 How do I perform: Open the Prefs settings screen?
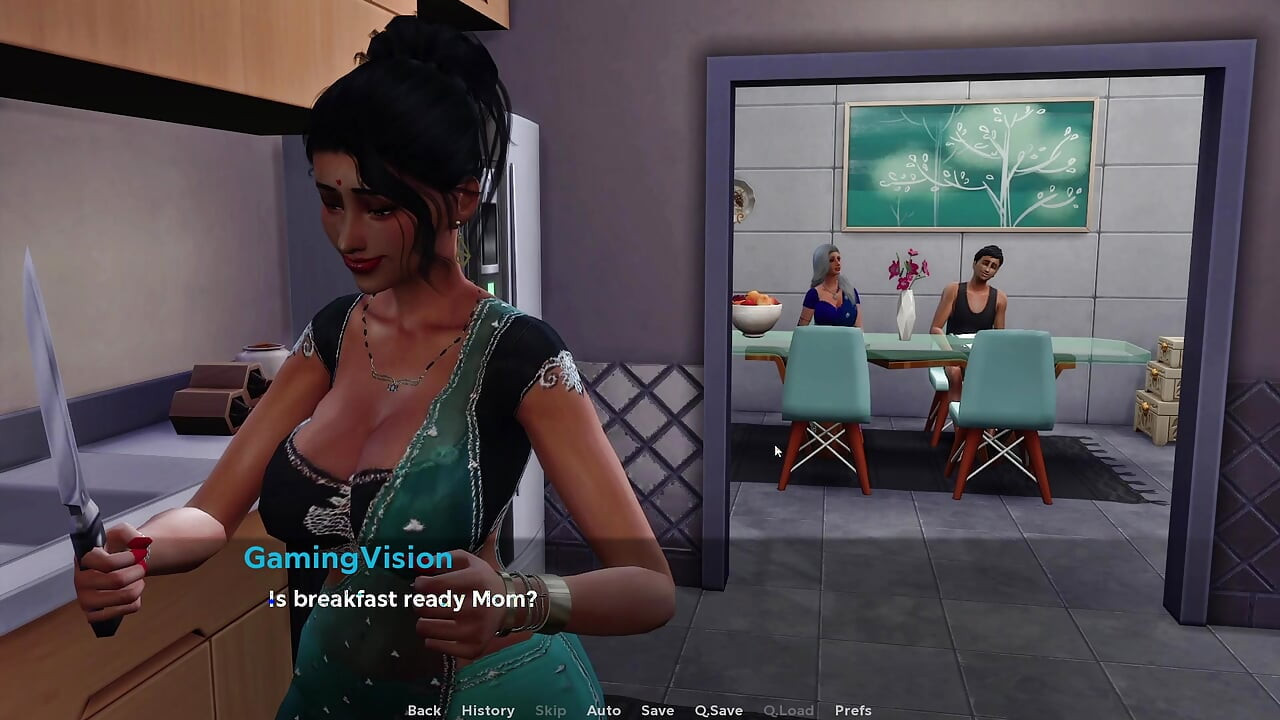[852, 710]
